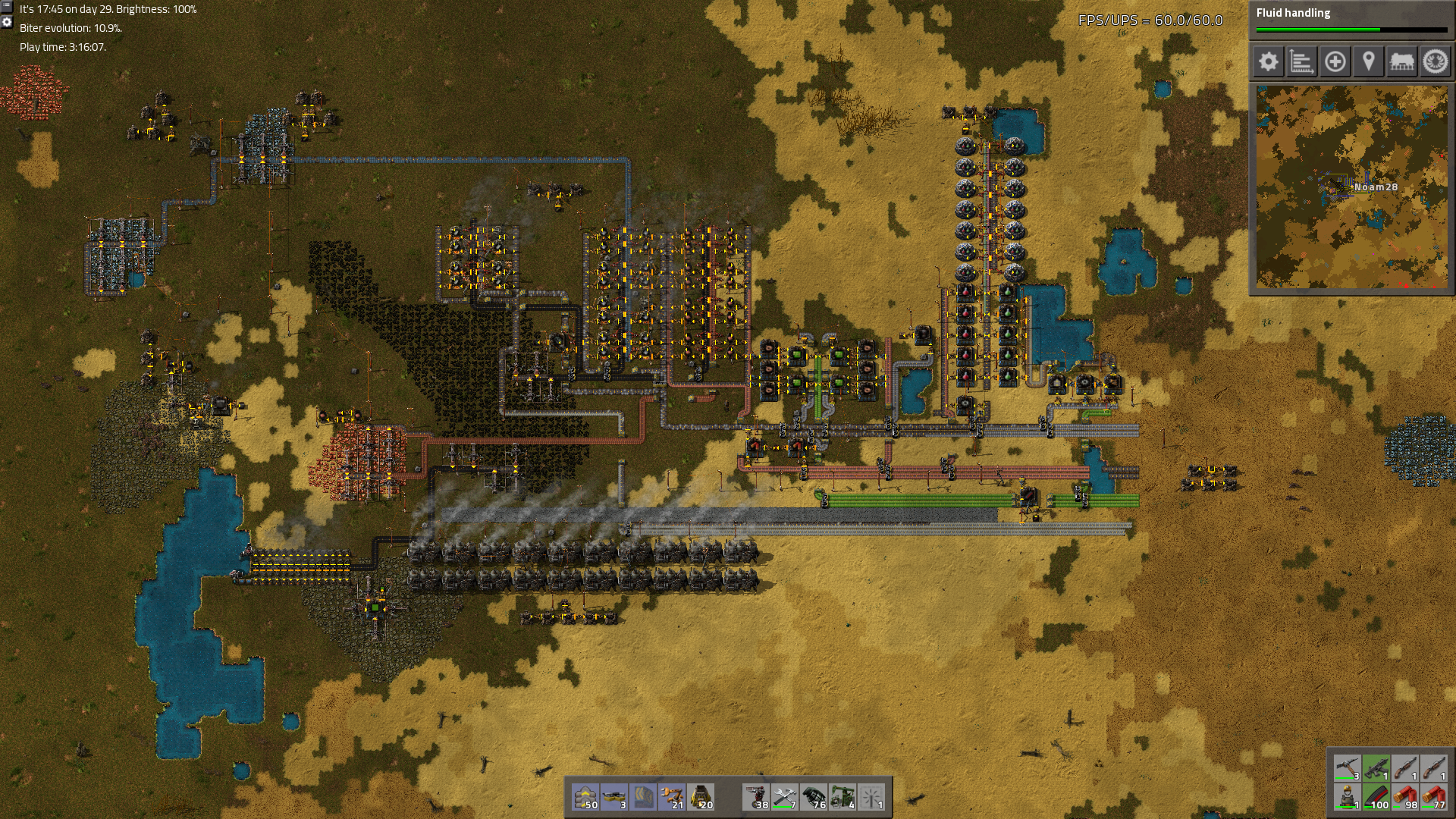Image resolution: width=1456 pixels, height=819 pixels.
Task: Select the transport belt hotbar slot
Action: click(x=585, y=797)
